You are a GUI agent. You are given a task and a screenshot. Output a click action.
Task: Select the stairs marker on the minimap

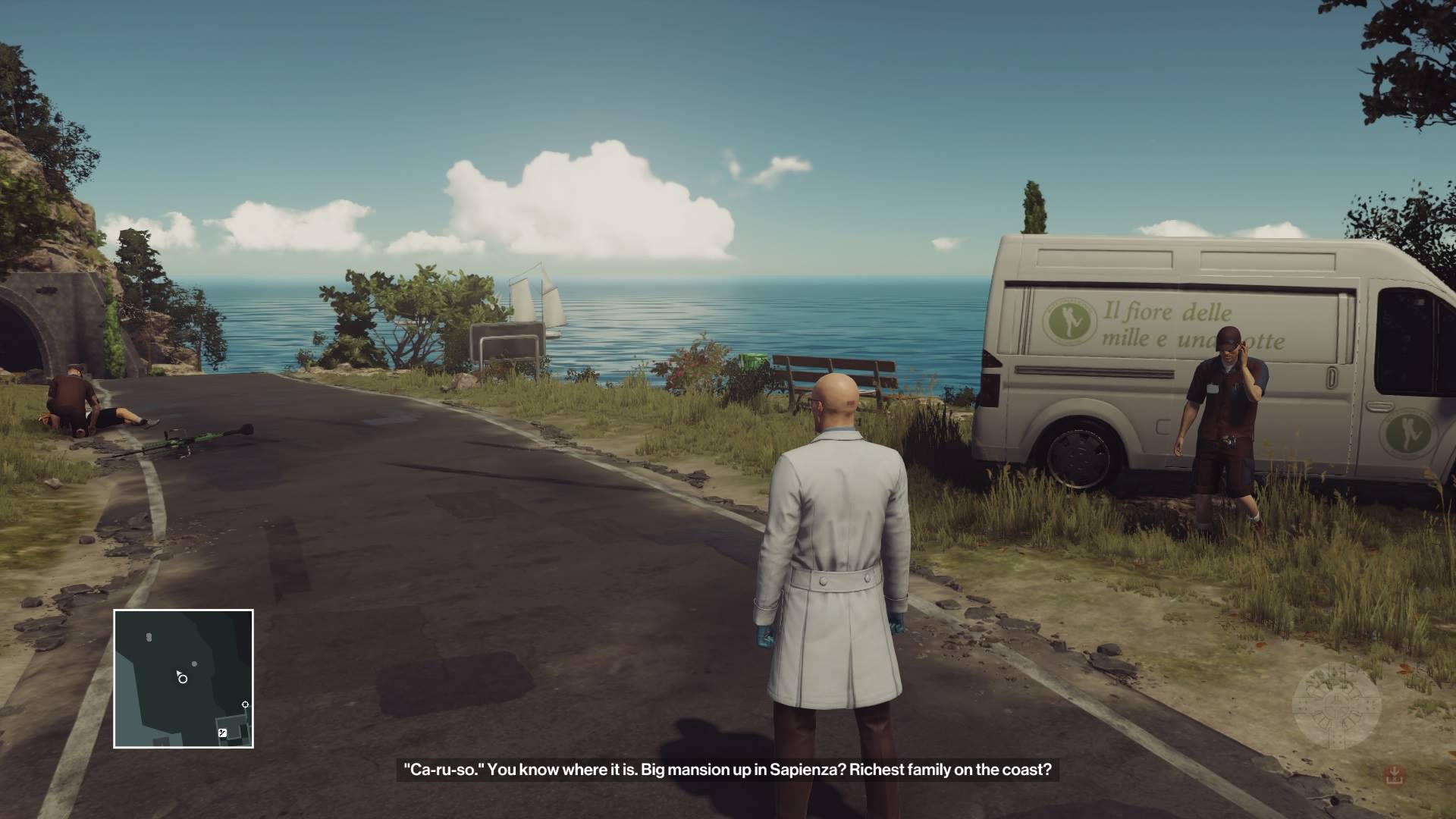coord(222,733)
